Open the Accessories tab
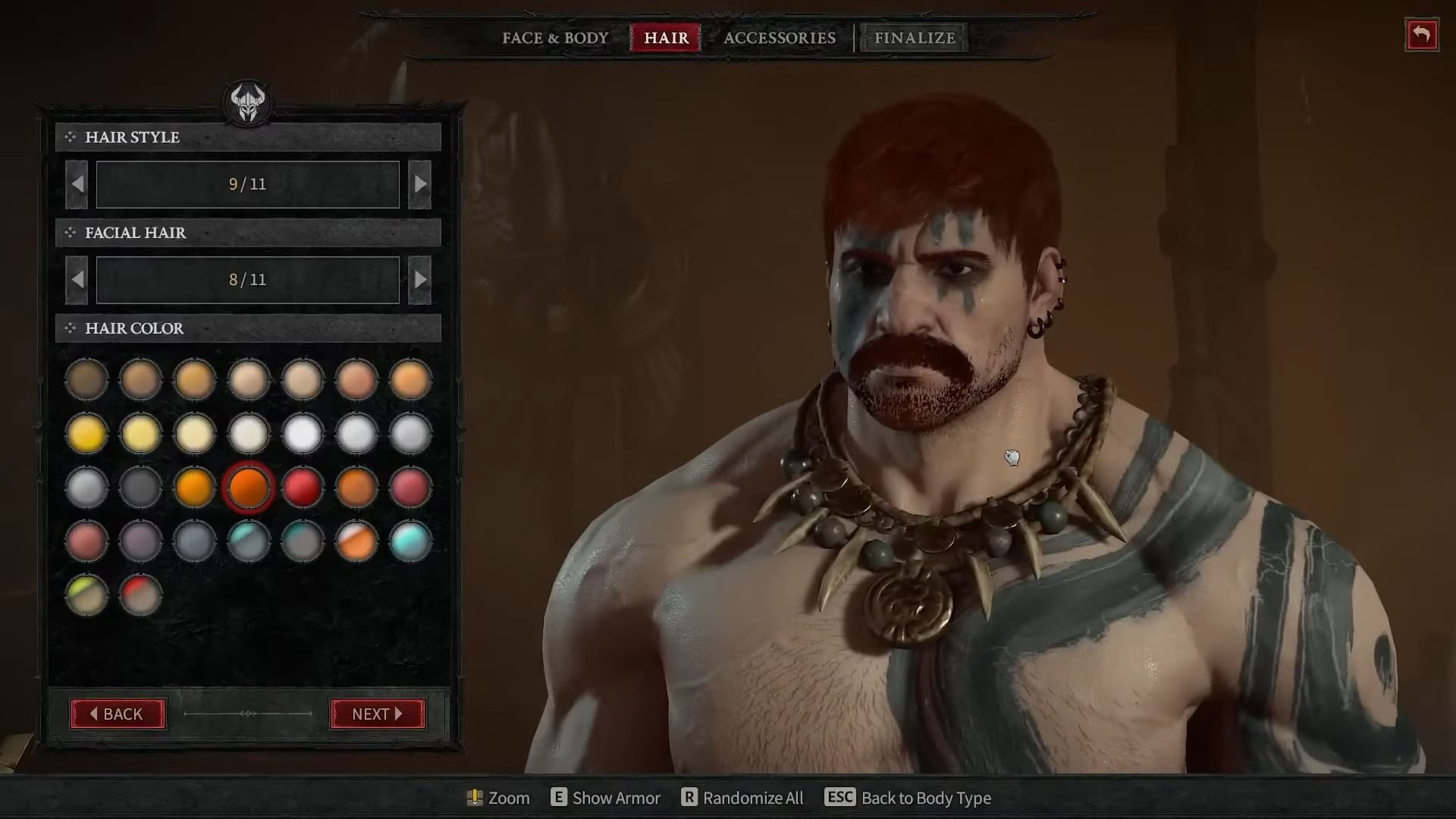 pos(779,38)
